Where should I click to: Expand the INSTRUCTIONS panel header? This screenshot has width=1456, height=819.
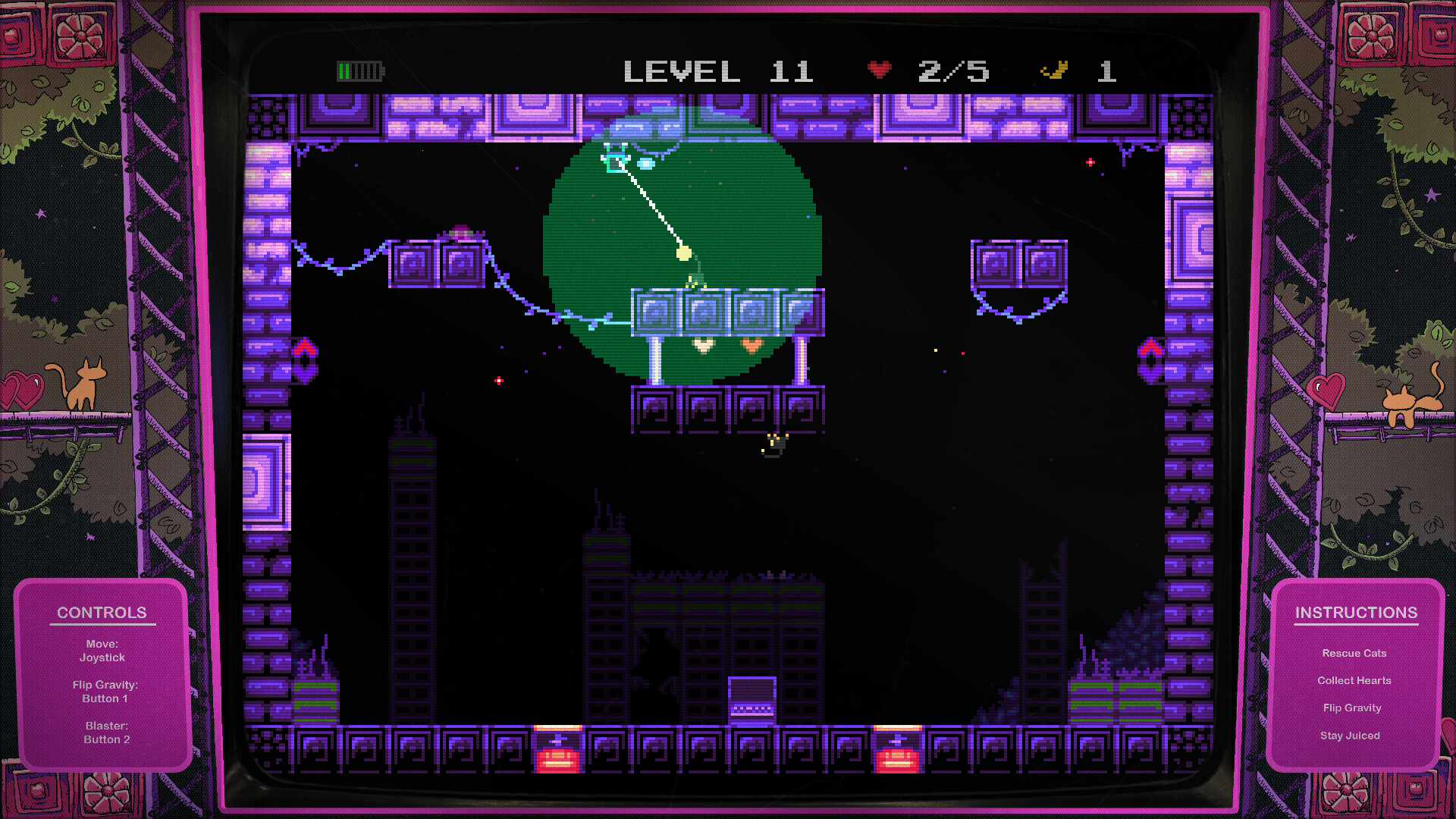coord(1357,612)
